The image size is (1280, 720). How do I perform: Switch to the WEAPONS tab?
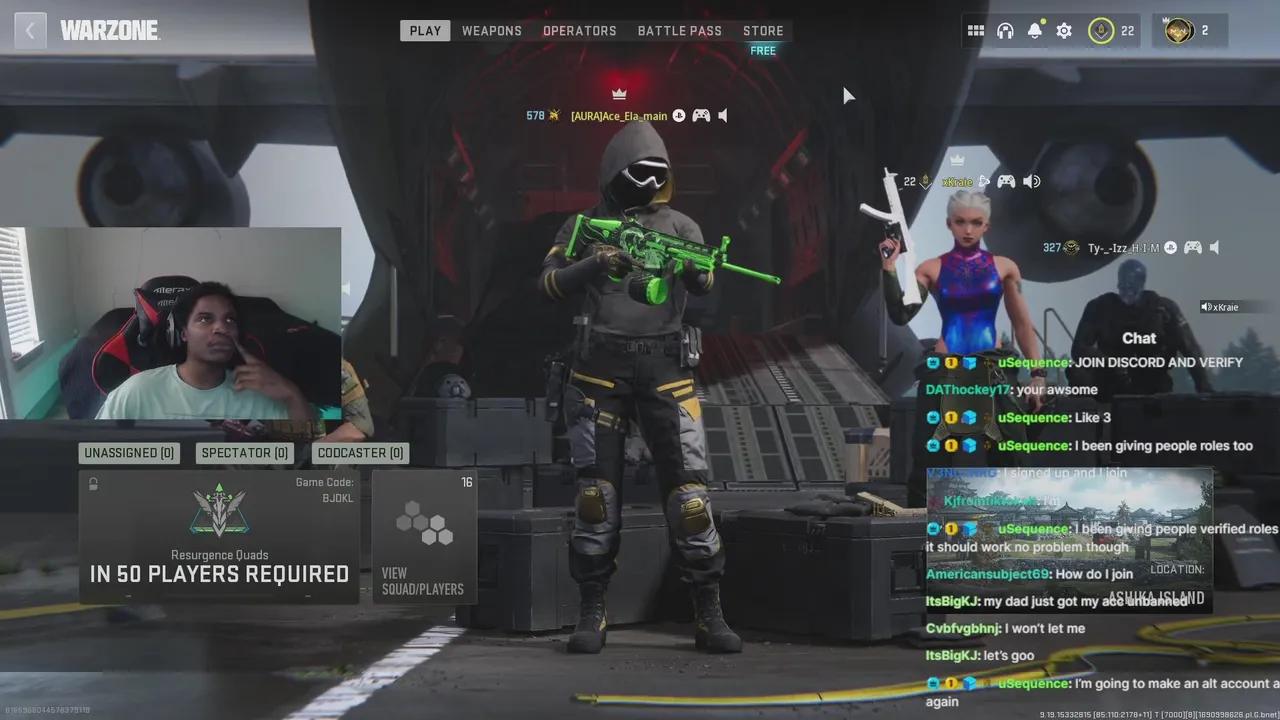[491, 30]
